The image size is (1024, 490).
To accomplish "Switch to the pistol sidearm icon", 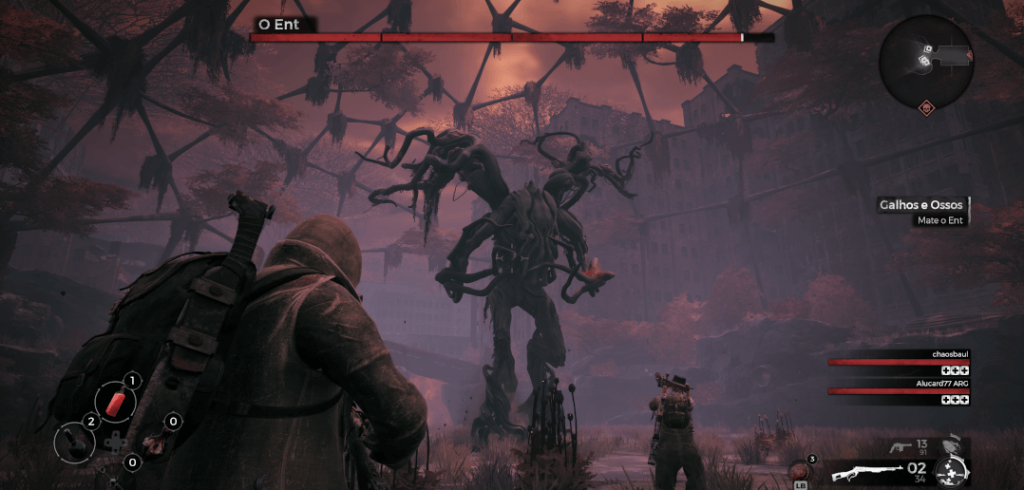I will pos(898,447).
